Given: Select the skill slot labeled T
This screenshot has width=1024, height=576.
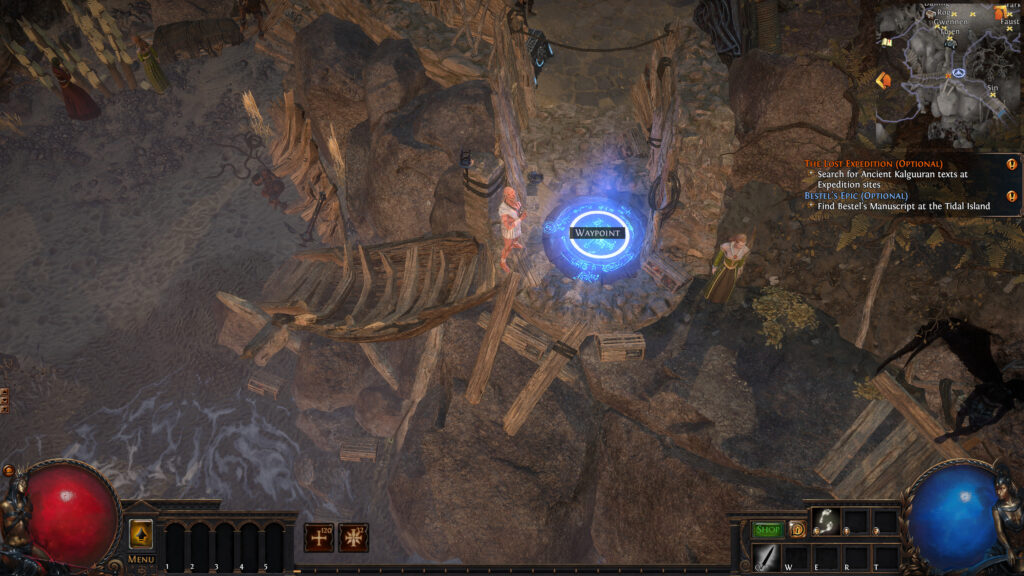Looking at the screenshot, I should coord(886,557).
